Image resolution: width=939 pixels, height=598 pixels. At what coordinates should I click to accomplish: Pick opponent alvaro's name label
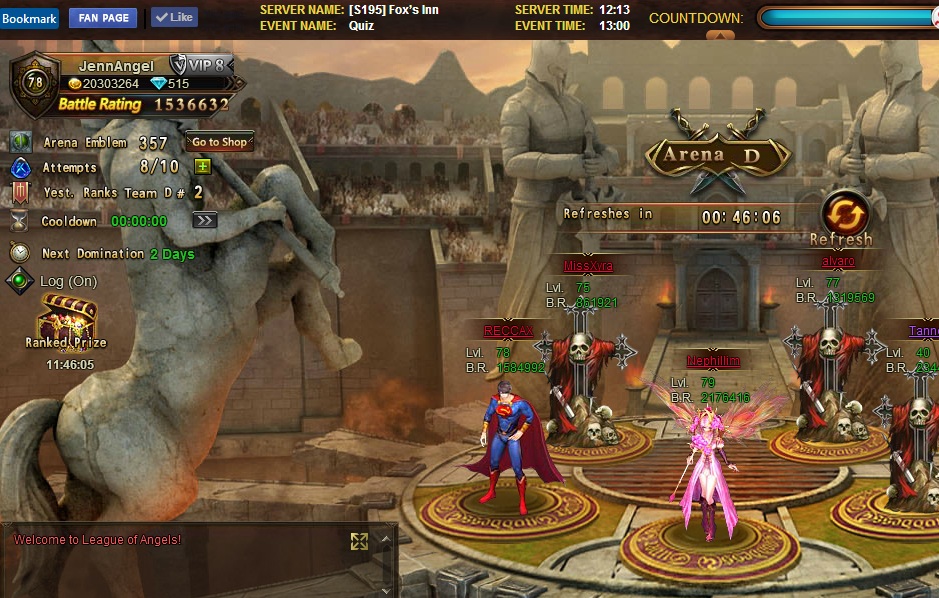[838, 261]
